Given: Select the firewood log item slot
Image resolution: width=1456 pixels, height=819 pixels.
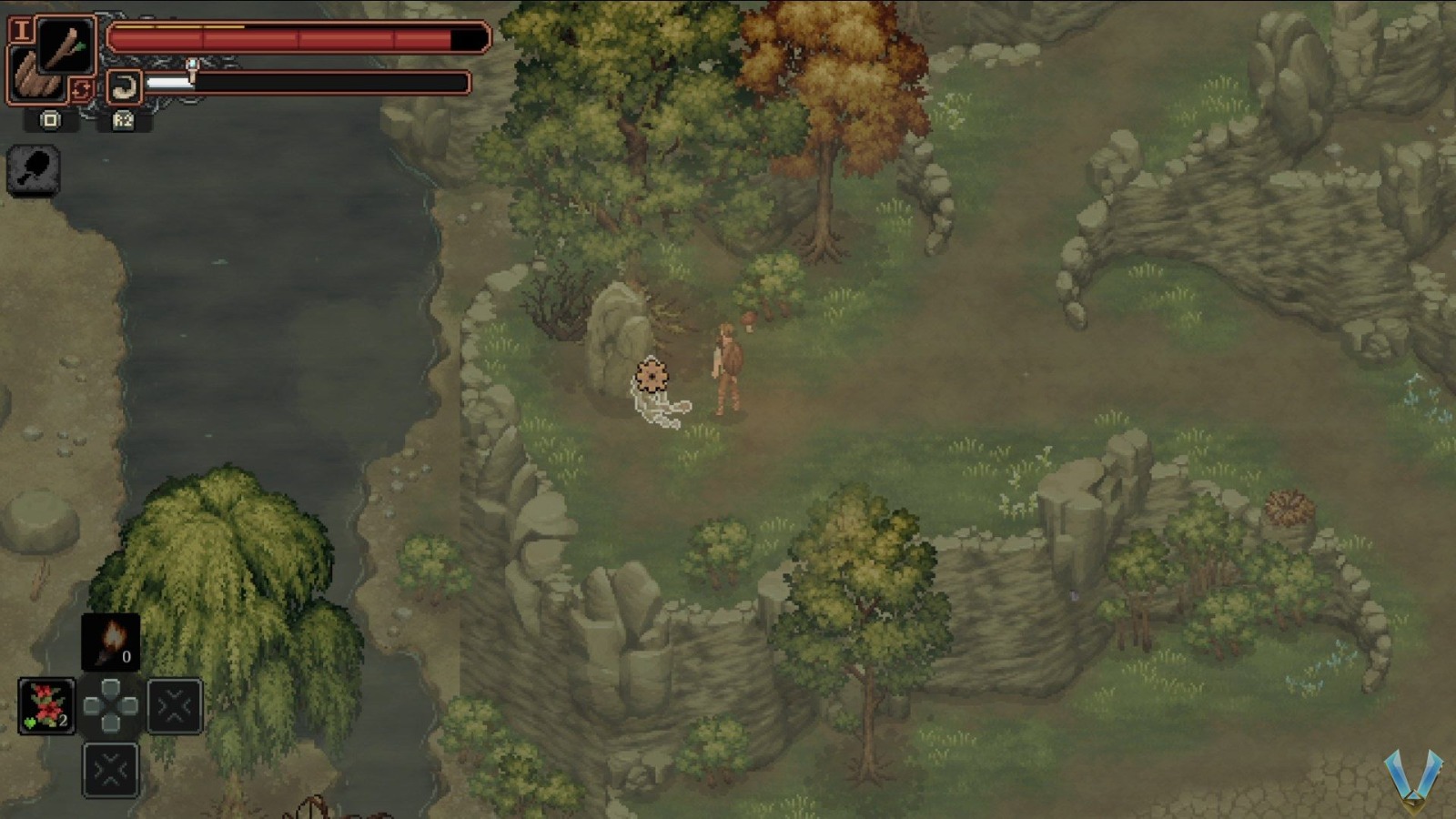Looking at the screenshot, I should click(x=33, y=75).
